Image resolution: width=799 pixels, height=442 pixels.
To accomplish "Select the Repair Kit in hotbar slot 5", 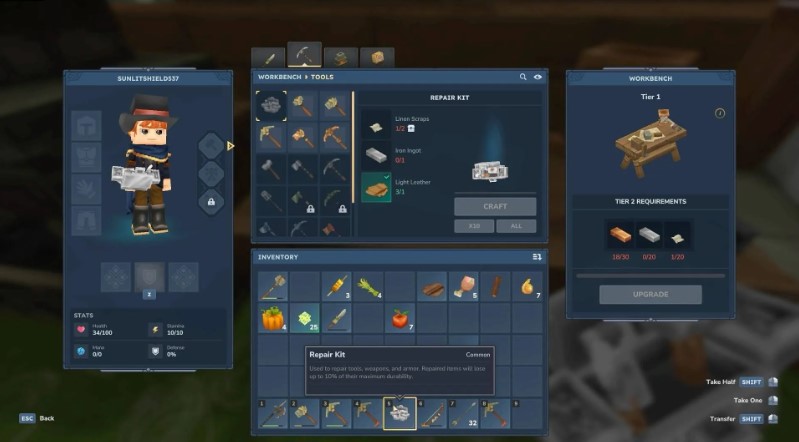I will (x=399, y=413).
